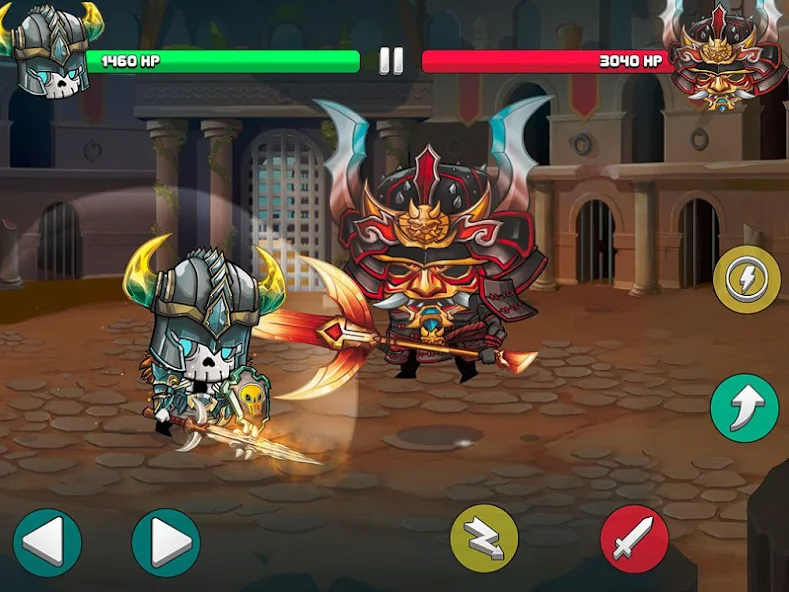This screenshot has height=592, width=789.
Task: Pause the battle
Action: [x=391, y=61]
